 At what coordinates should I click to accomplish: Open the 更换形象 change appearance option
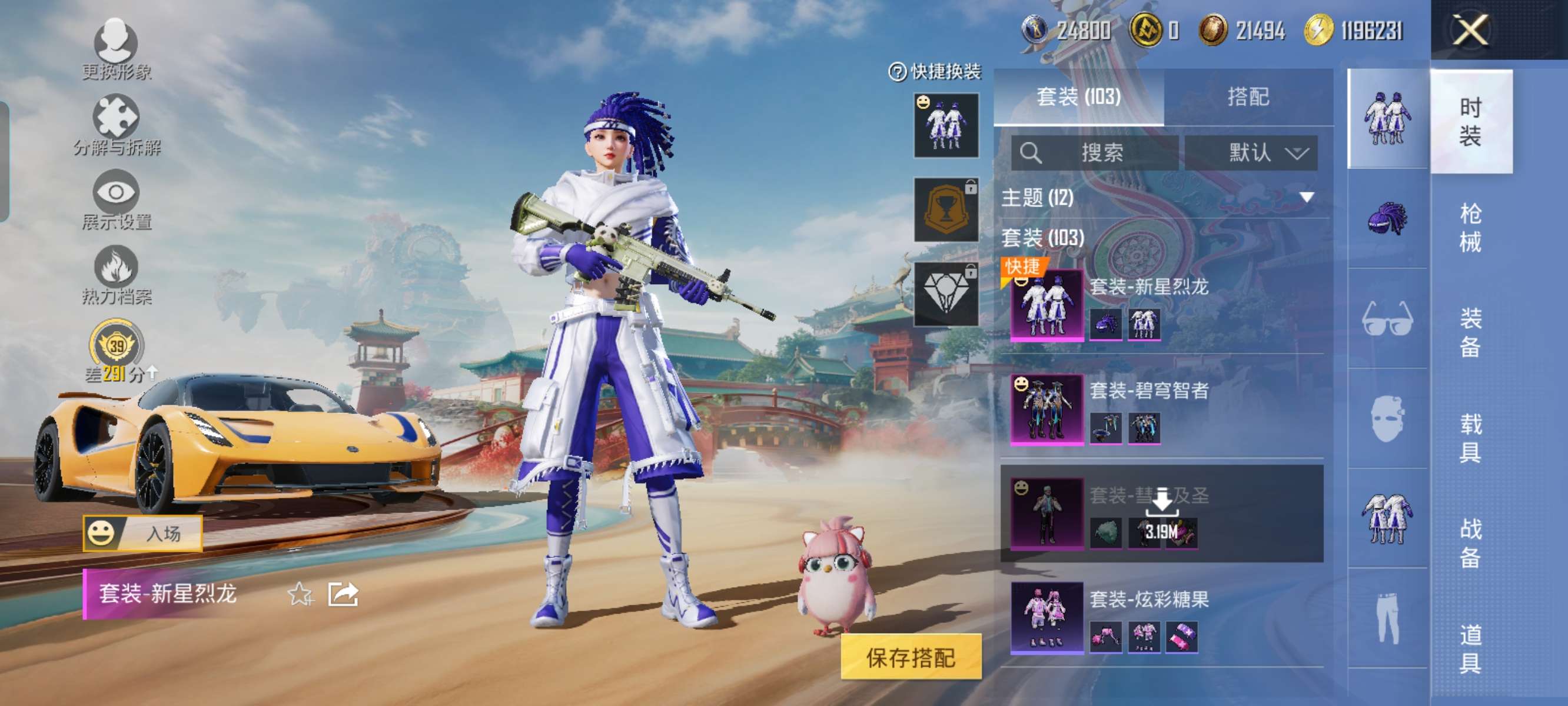115,49
